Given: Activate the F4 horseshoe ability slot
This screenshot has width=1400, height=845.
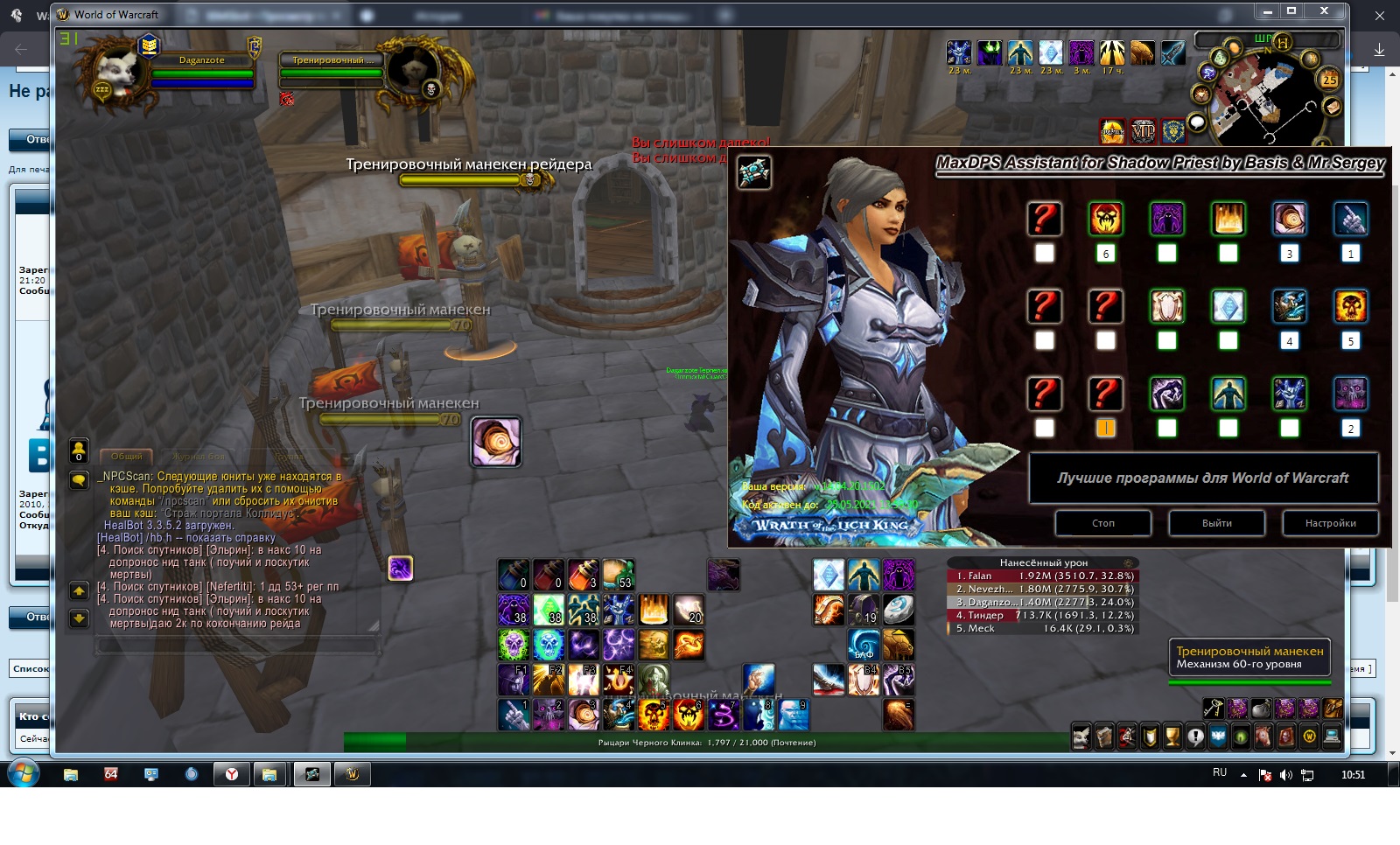Looking at the screenshot, I should 619,680.
